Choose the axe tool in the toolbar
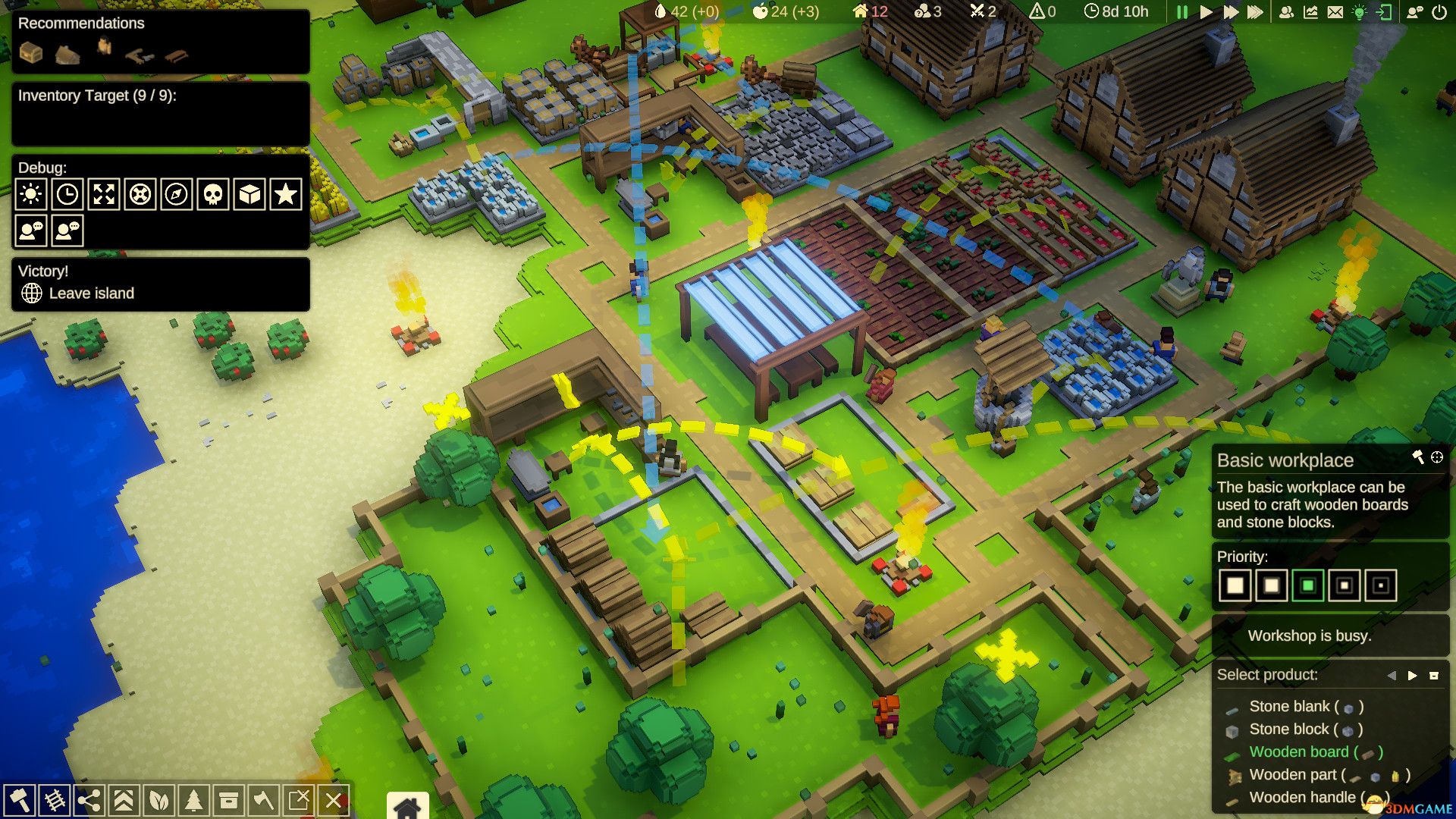The height and width of the screenshot is (819, 1456). 263,800
